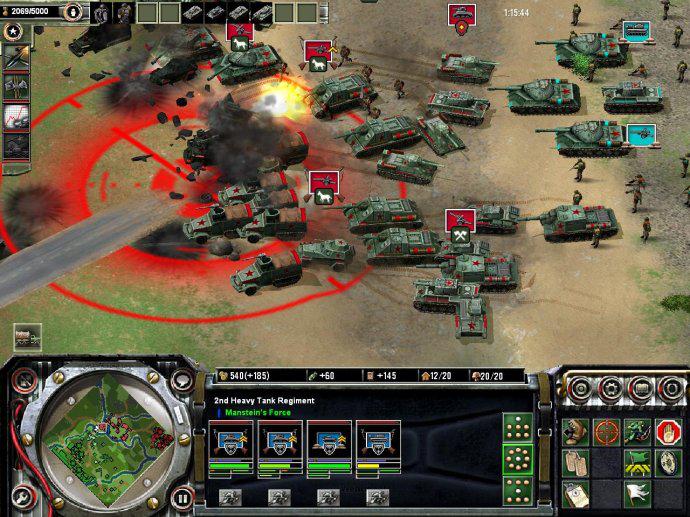Select the rocket strike support ability

point(18,59)
